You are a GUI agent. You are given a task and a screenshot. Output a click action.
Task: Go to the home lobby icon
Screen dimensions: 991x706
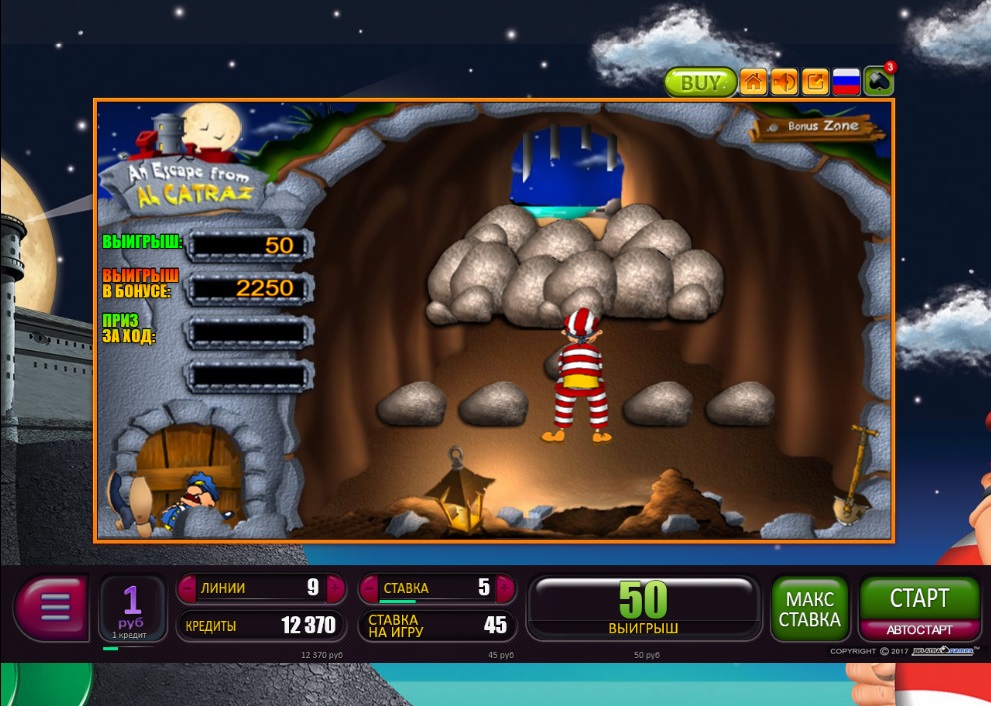[753, 82]
